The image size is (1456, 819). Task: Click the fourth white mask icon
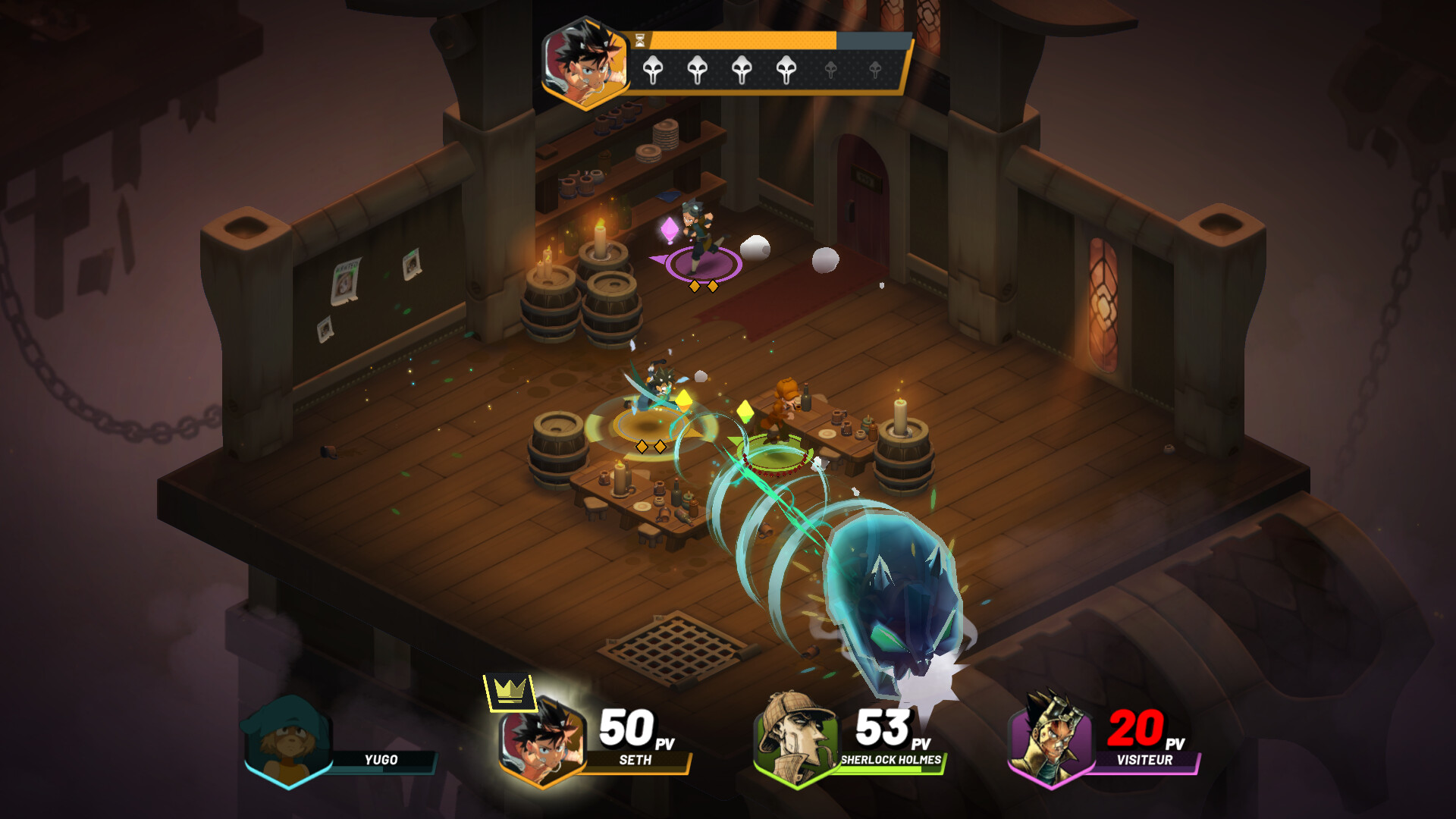coord(787,70)
